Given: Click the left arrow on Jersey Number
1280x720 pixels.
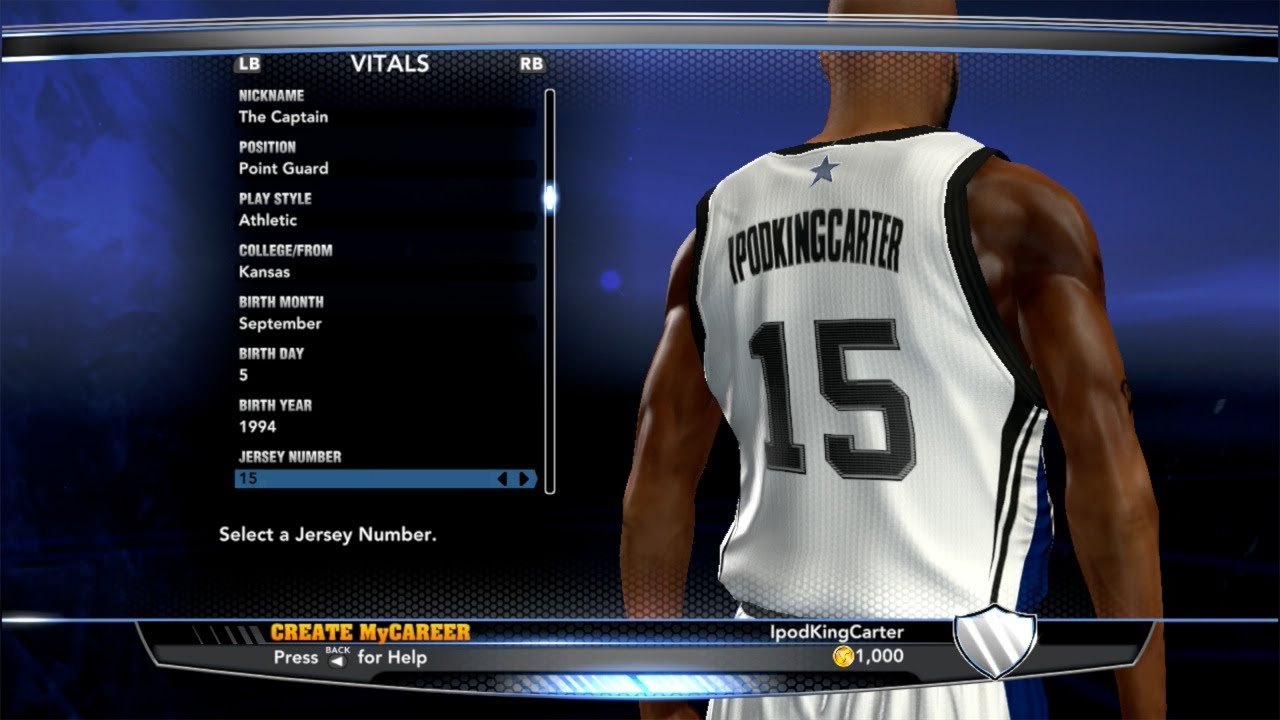Looking at the screenshot, I should 503,479.
